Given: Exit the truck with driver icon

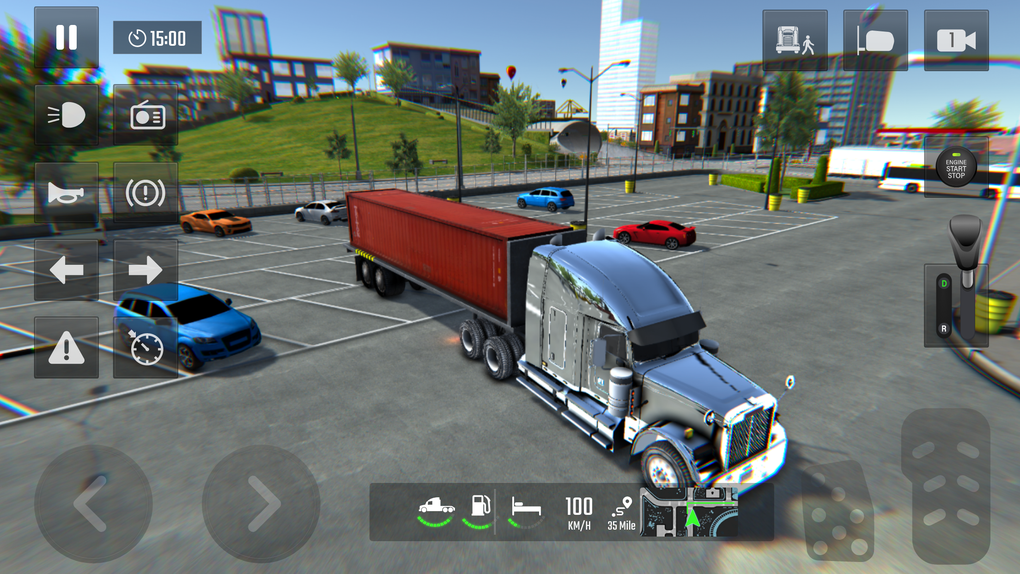Looking at the screenshot, I should tap(795, 41).
